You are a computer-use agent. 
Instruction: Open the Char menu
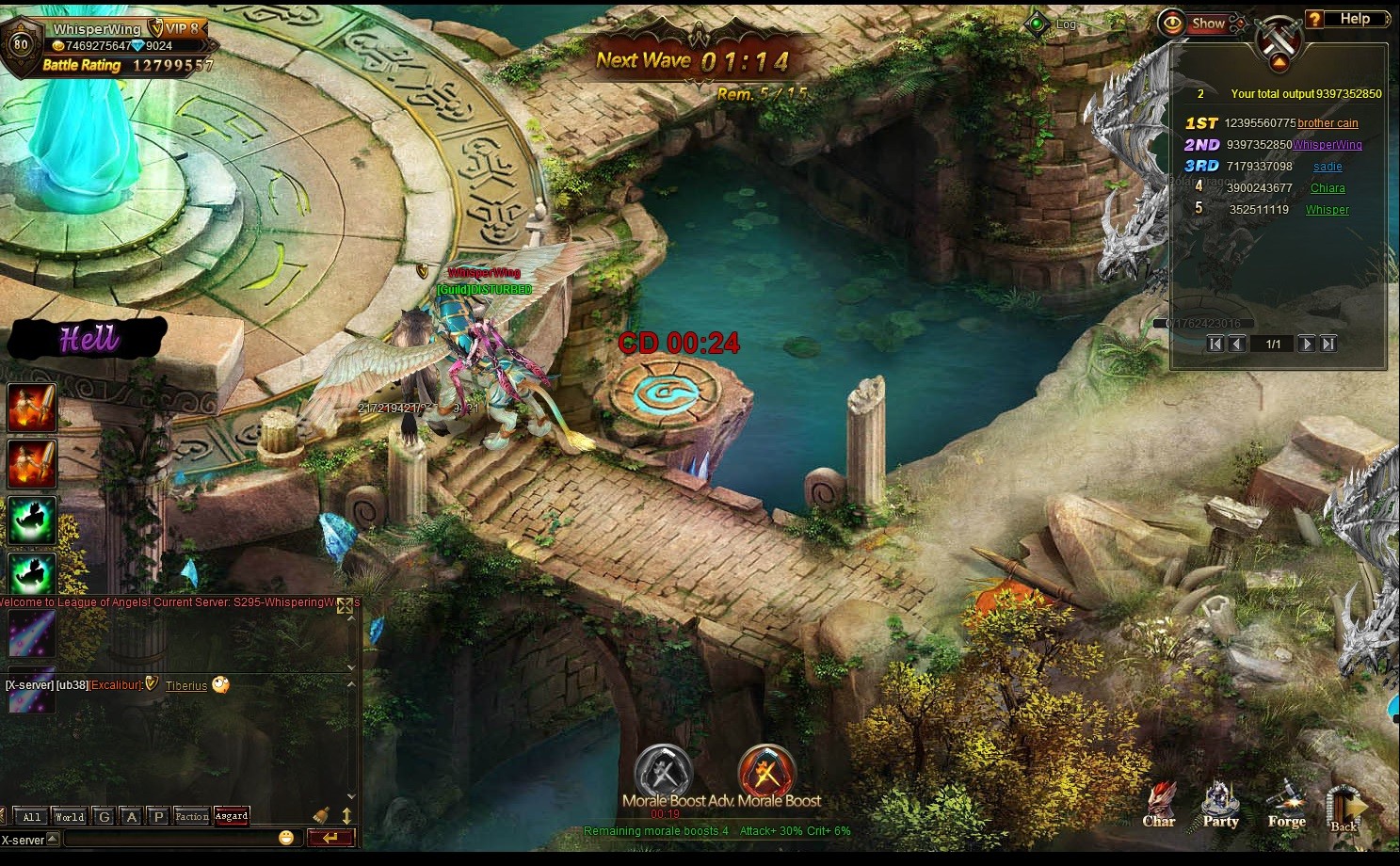(x=1159, y=804)
